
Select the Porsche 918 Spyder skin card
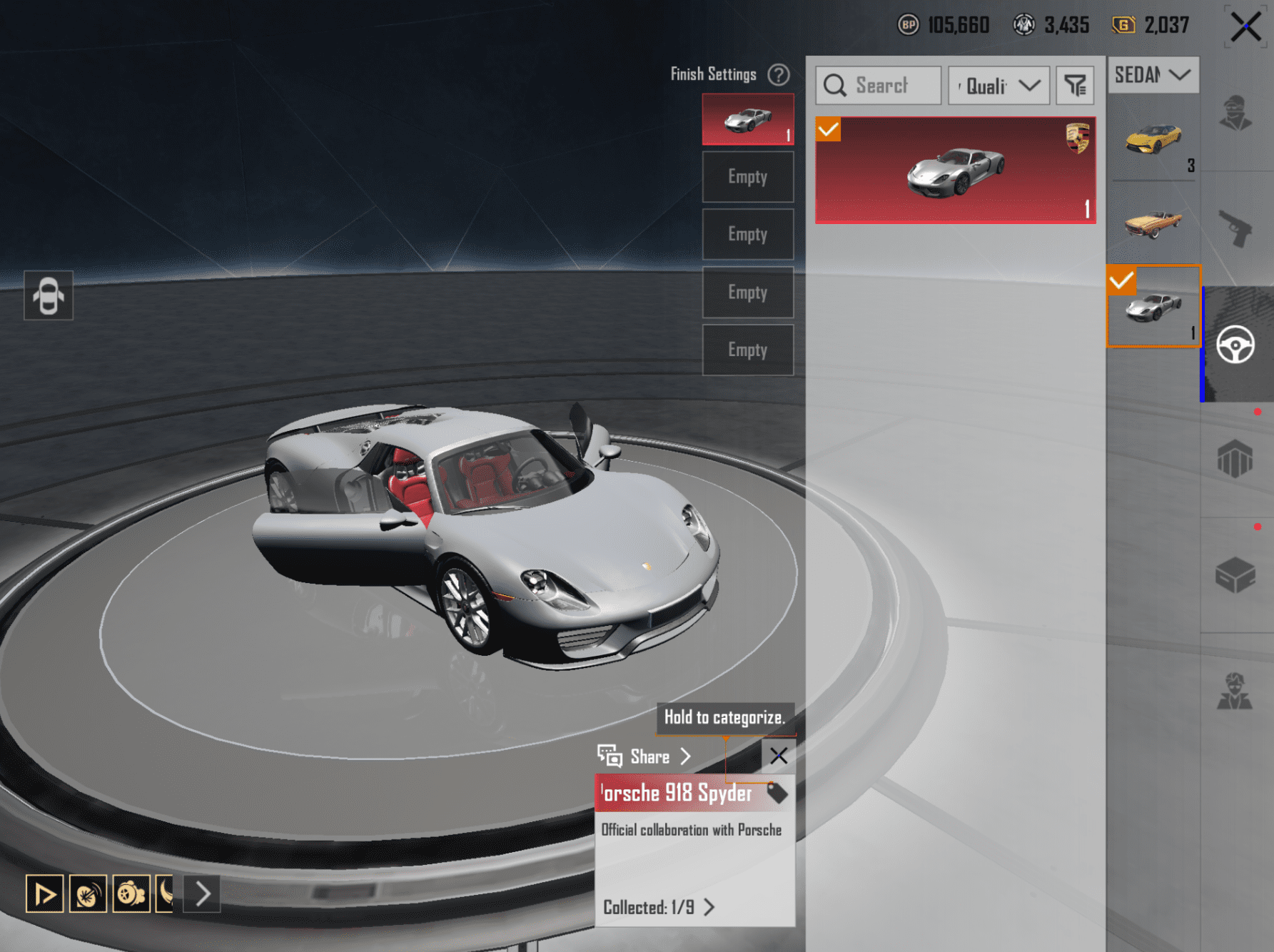pos(955,171)
